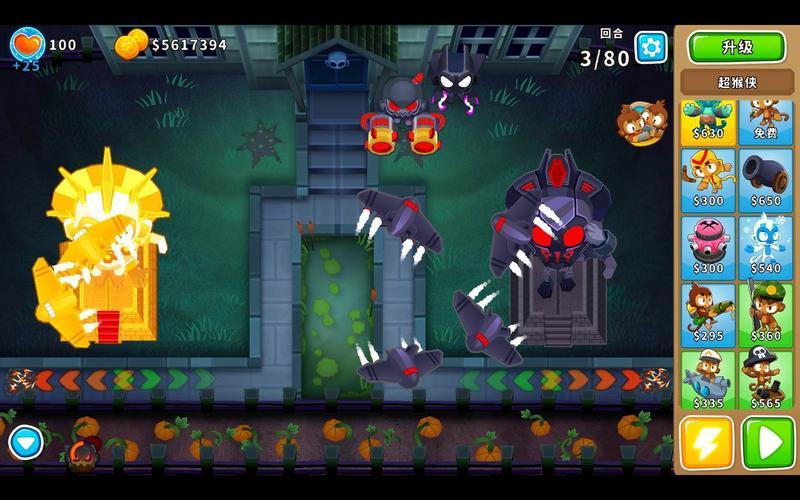Start the round with the green play button
Screen dimensions: 800x500
(768, 441)
